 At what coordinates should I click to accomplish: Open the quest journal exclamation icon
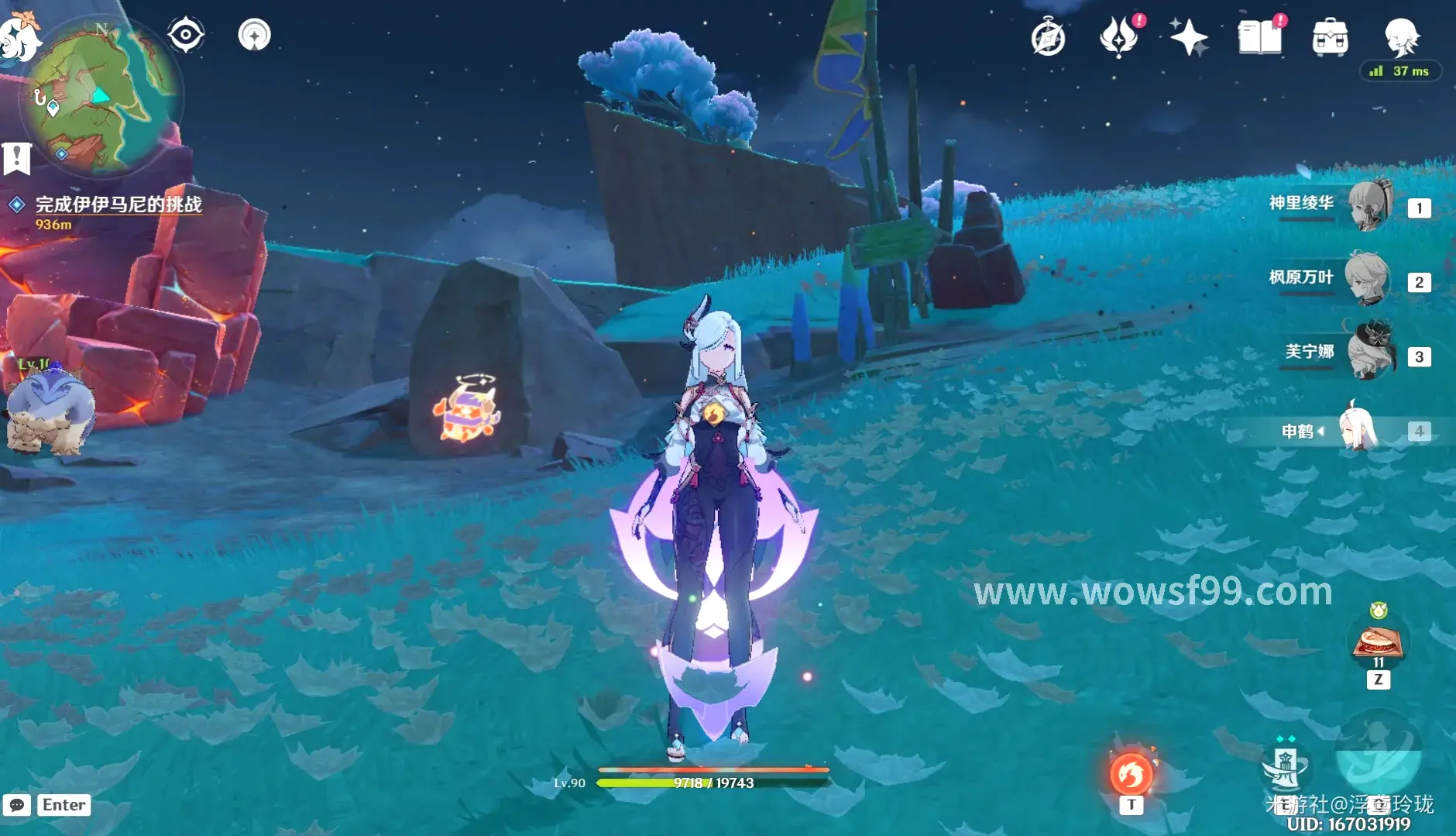point(16,159)
